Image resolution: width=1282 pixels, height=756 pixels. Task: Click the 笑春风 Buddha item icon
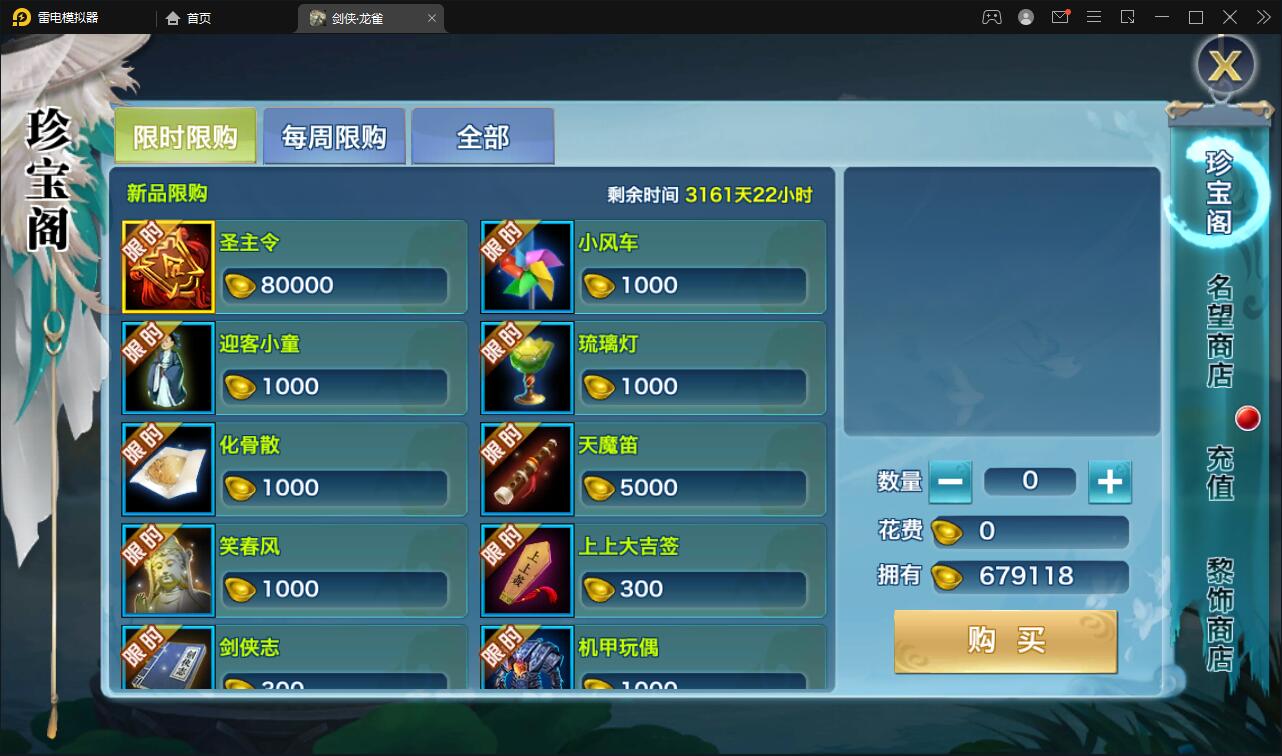coord(168,570)
